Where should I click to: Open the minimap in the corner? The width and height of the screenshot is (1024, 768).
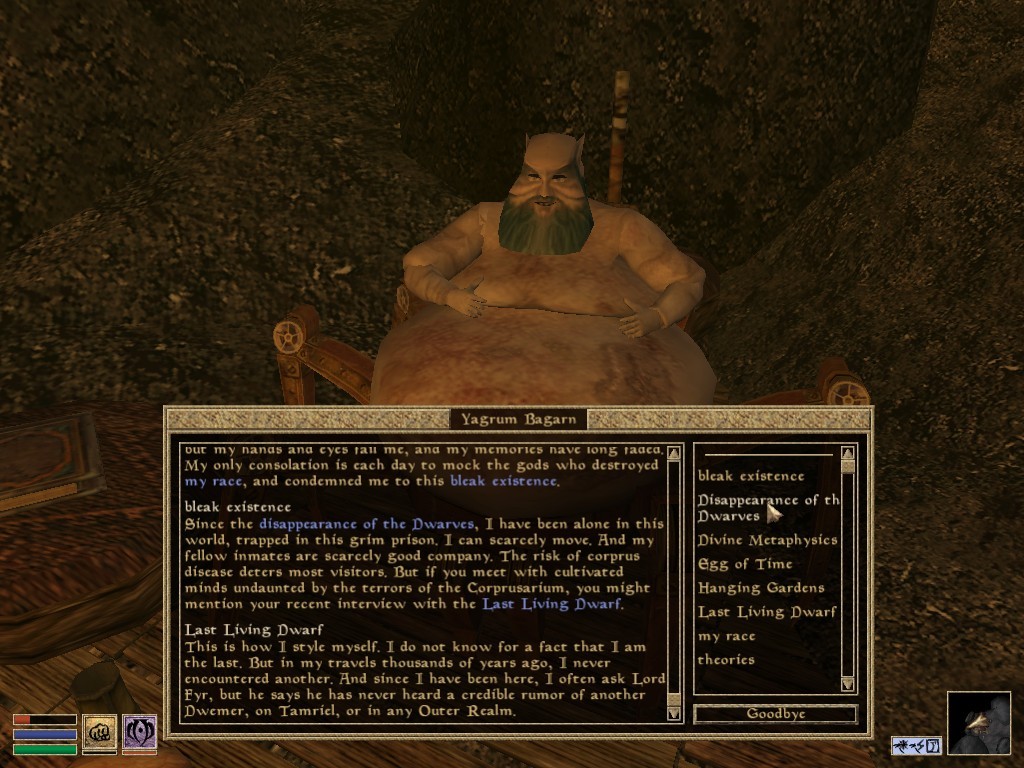point(979,723)
